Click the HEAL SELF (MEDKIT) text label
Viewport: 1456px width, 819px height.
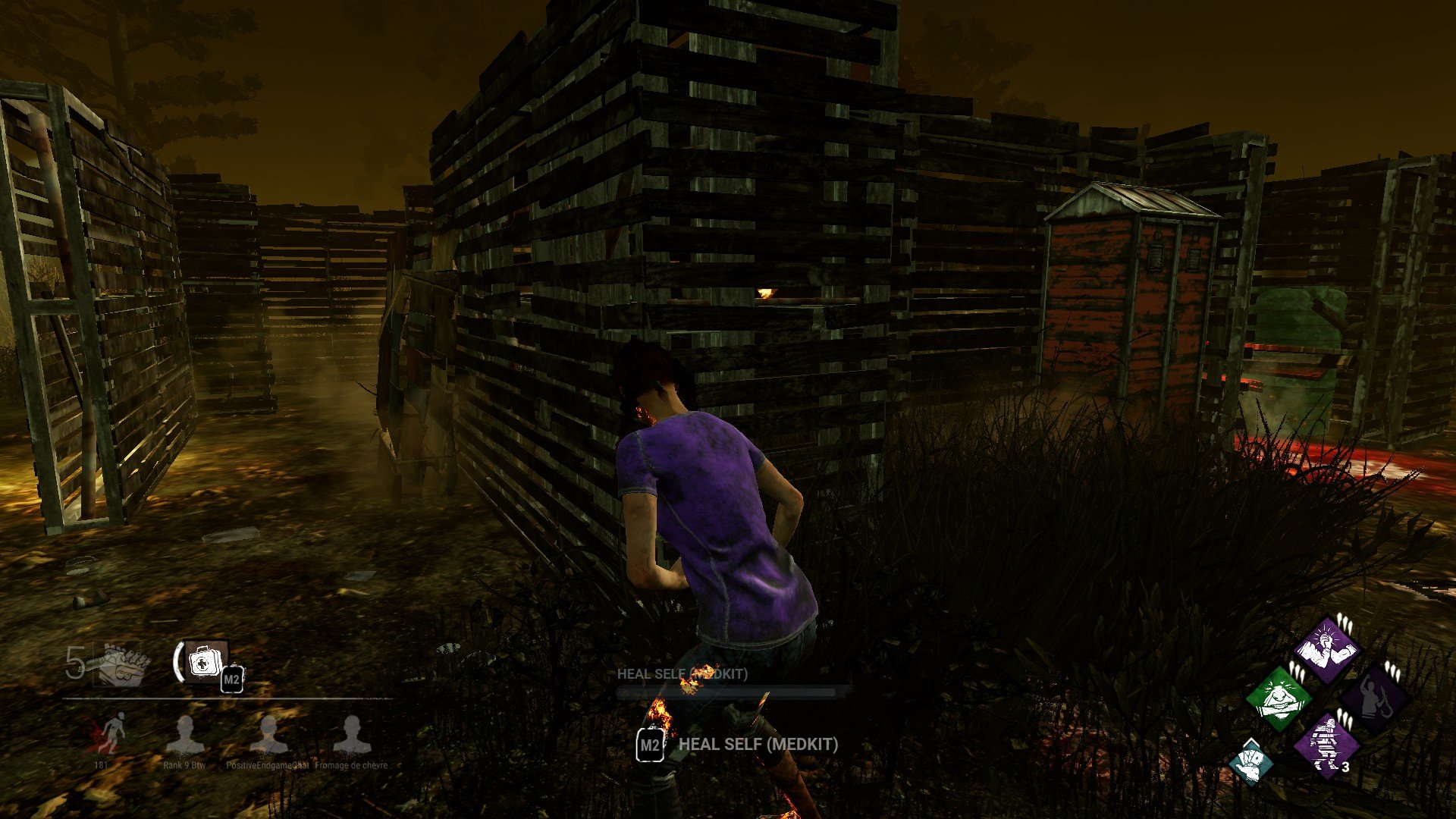[756, 745]
